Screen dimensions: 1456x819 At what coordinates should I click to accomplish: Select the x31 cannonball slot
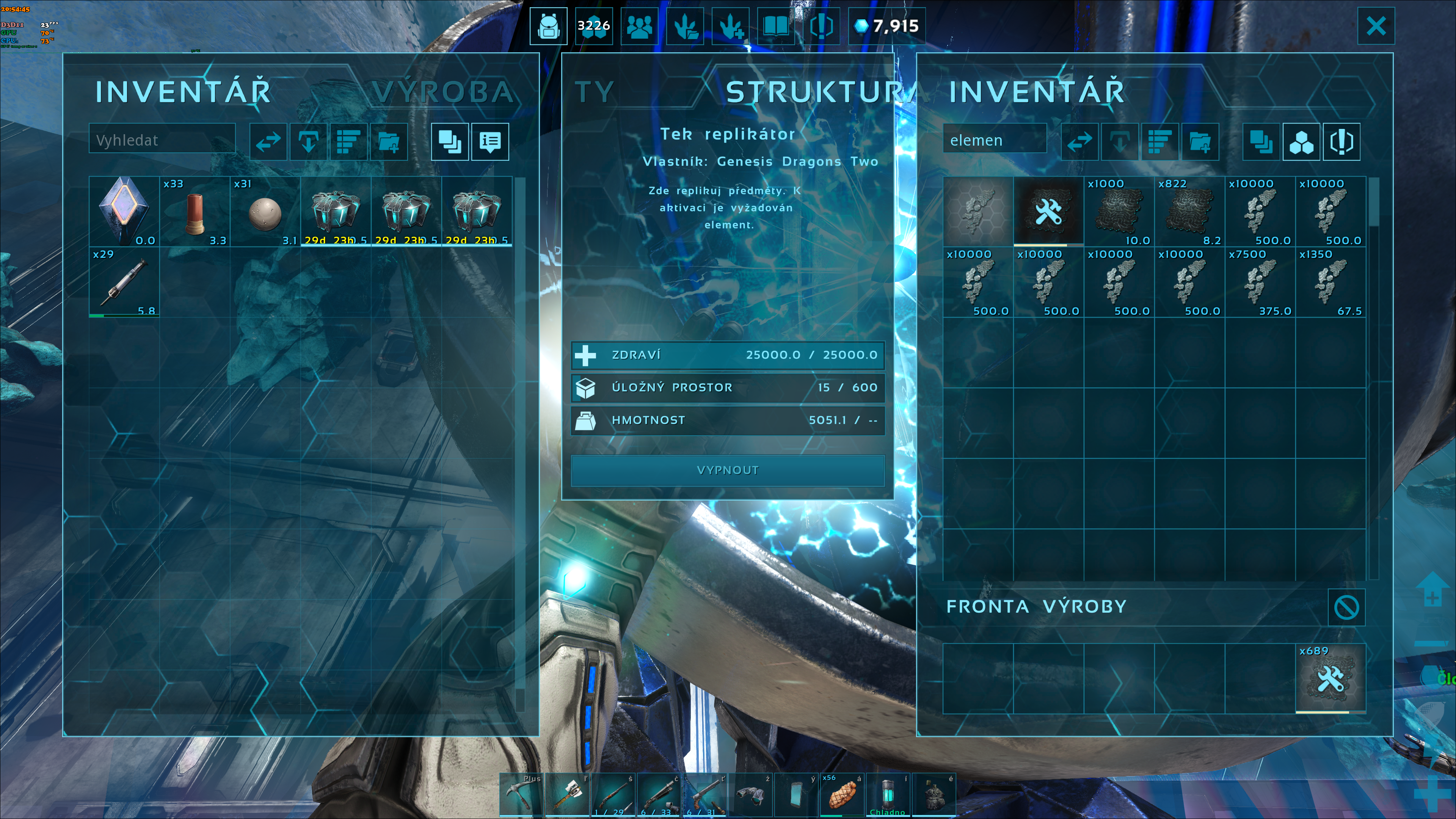coord(265,212)
